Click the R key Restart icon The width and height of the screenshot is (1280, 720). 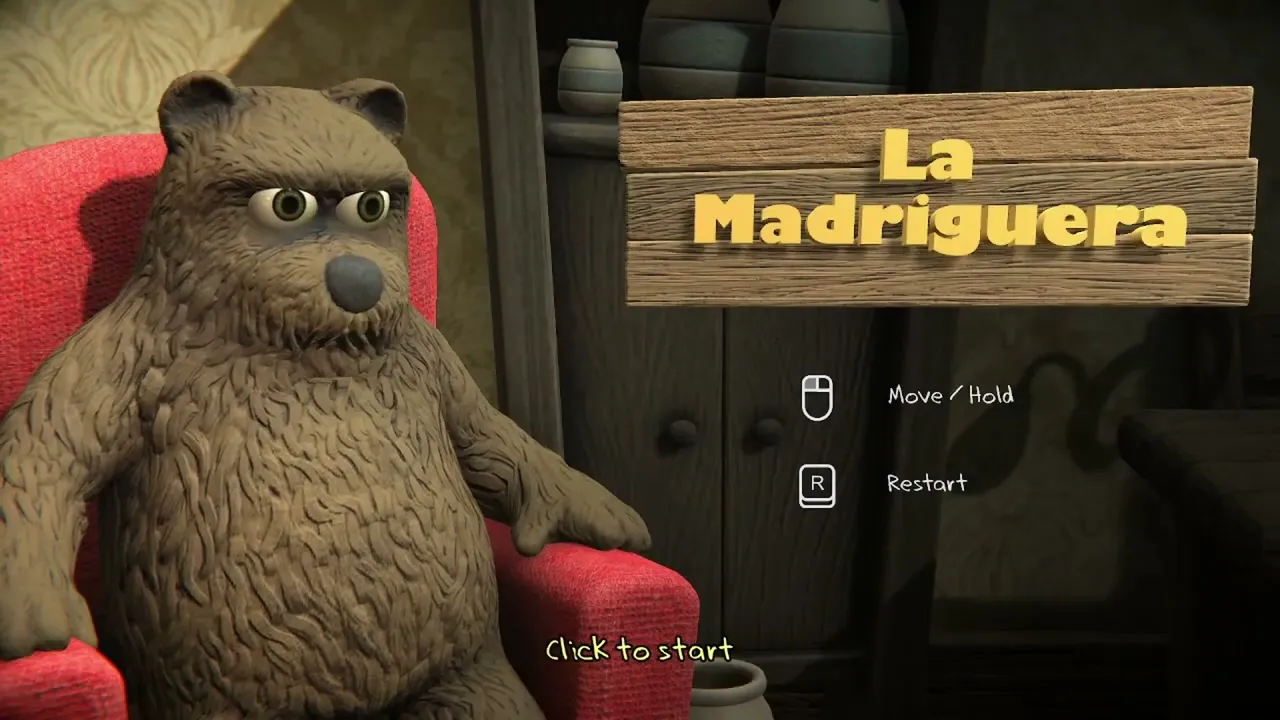click(816, 484)
